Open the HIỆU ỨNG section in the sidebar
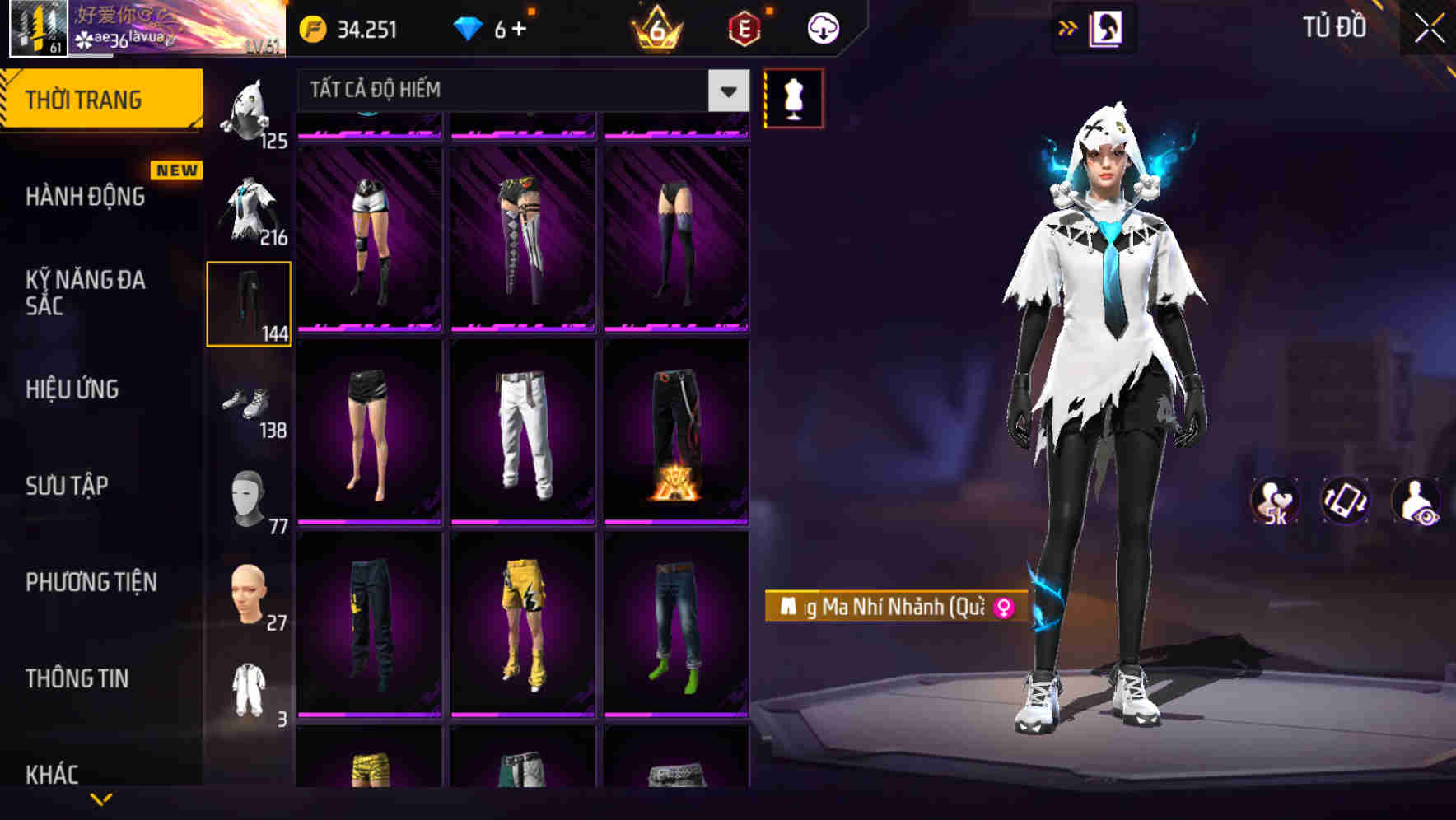Viewport: 1456px width, 820px height. tap(72, 389)
